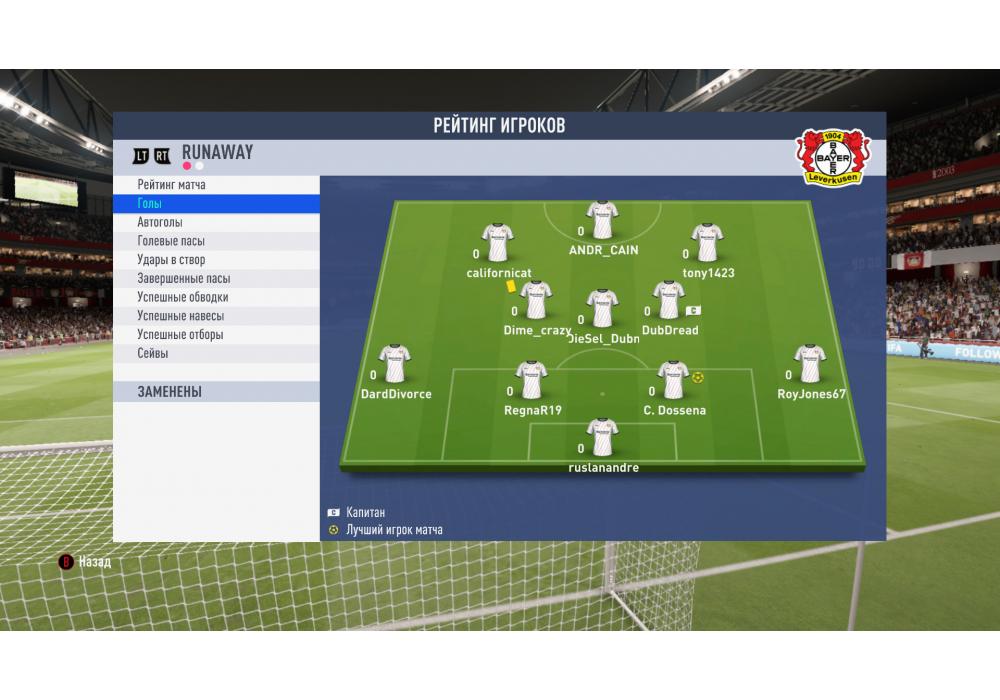Screen dimensions: 1000x700
Task: Select RoyJones67 on the pitch
Action: click(810, 364)
